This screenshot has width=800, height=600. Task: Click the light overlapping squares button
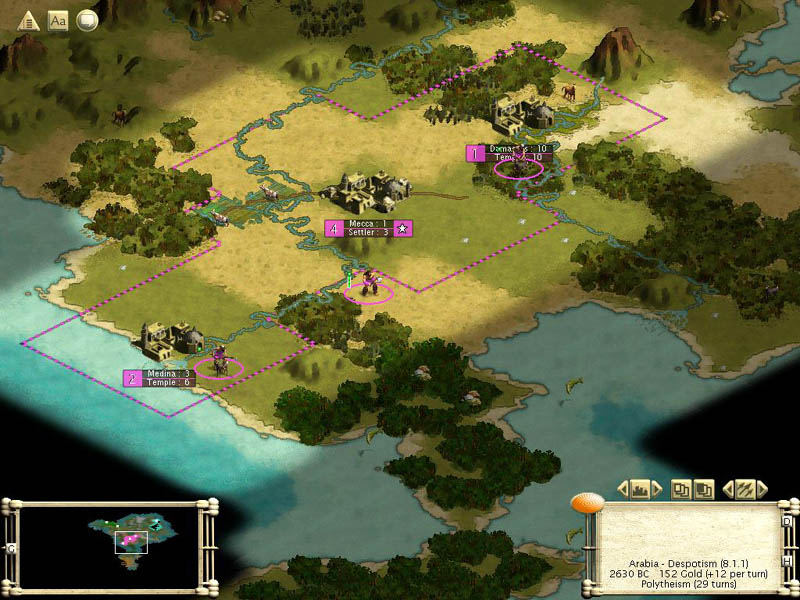pos(681,489)
